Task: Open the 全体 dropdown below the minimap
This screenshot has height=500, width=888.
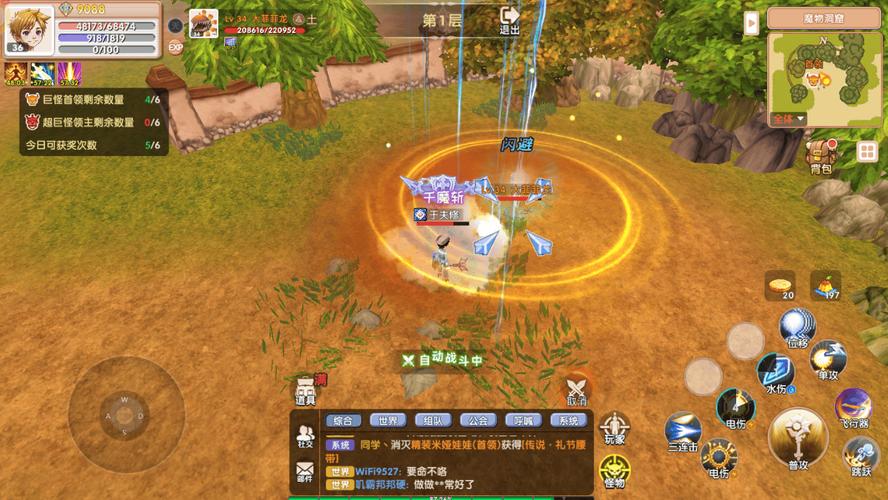Action: [x=788, y=119]
